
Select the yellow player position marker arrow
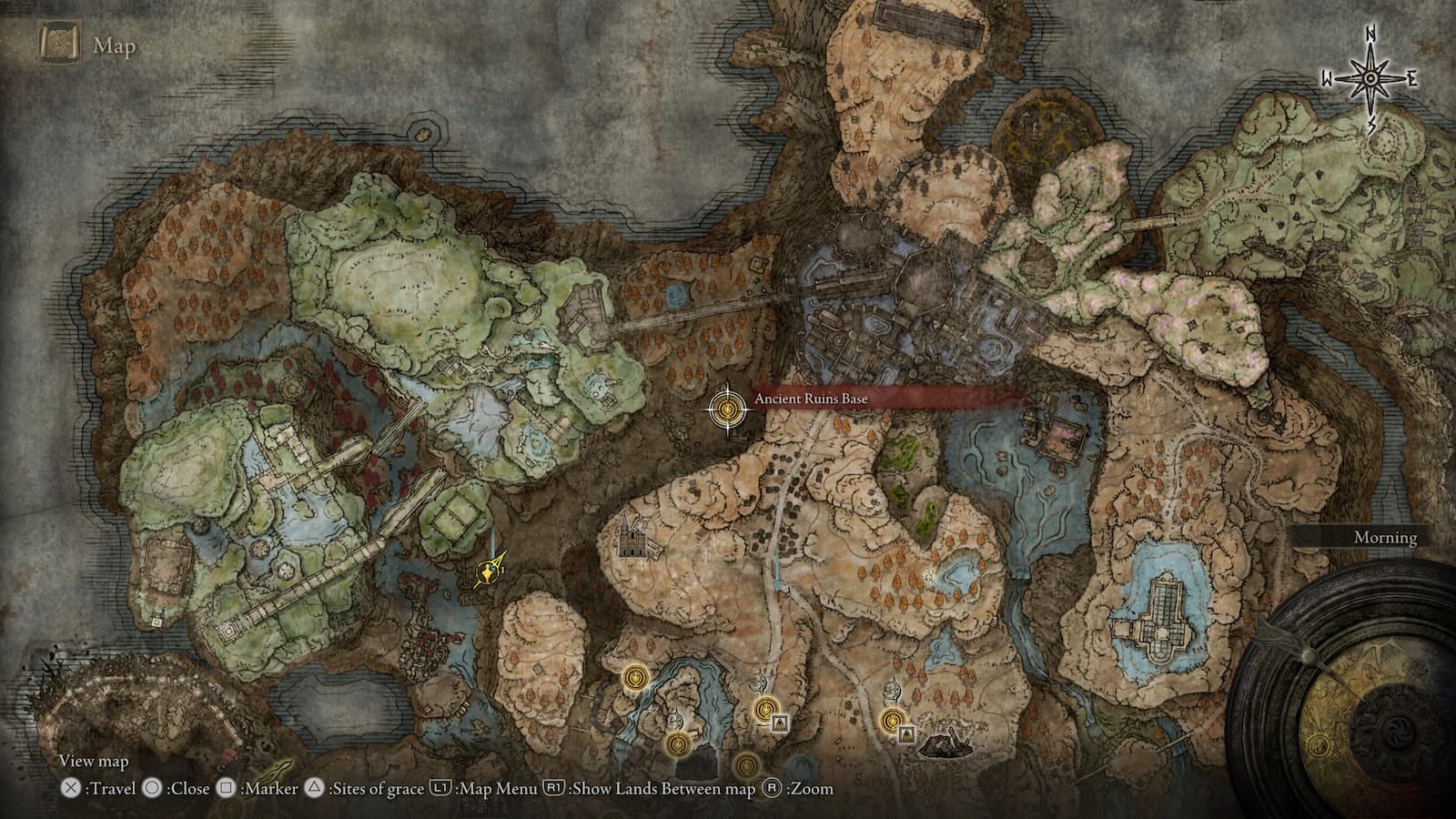(x=487, y=573)
